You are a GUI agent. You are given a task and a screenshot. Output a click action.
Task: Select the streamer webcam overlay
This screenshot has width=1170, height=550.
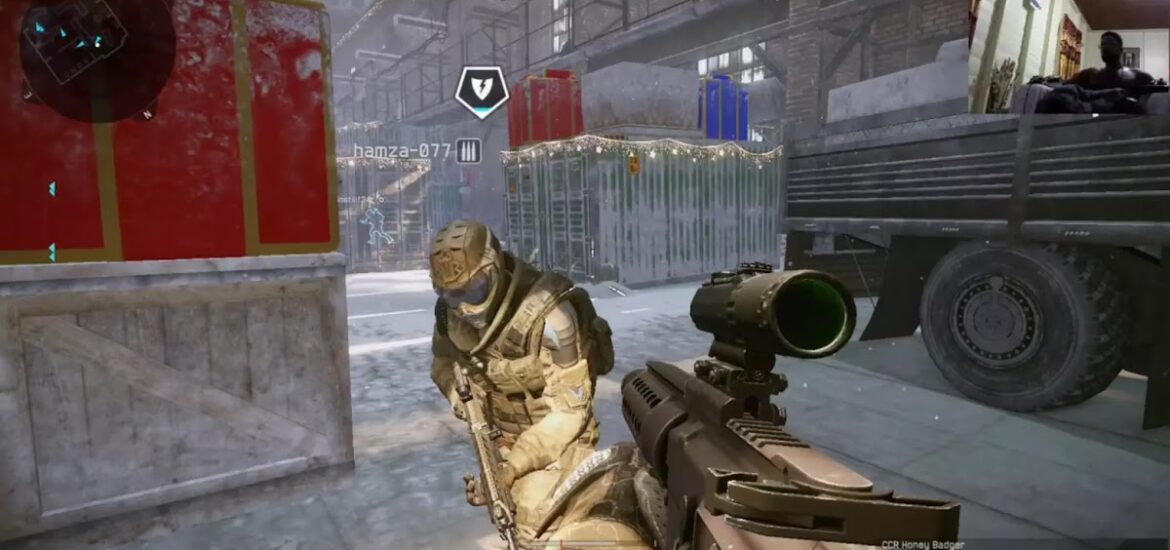[1069, 56]
